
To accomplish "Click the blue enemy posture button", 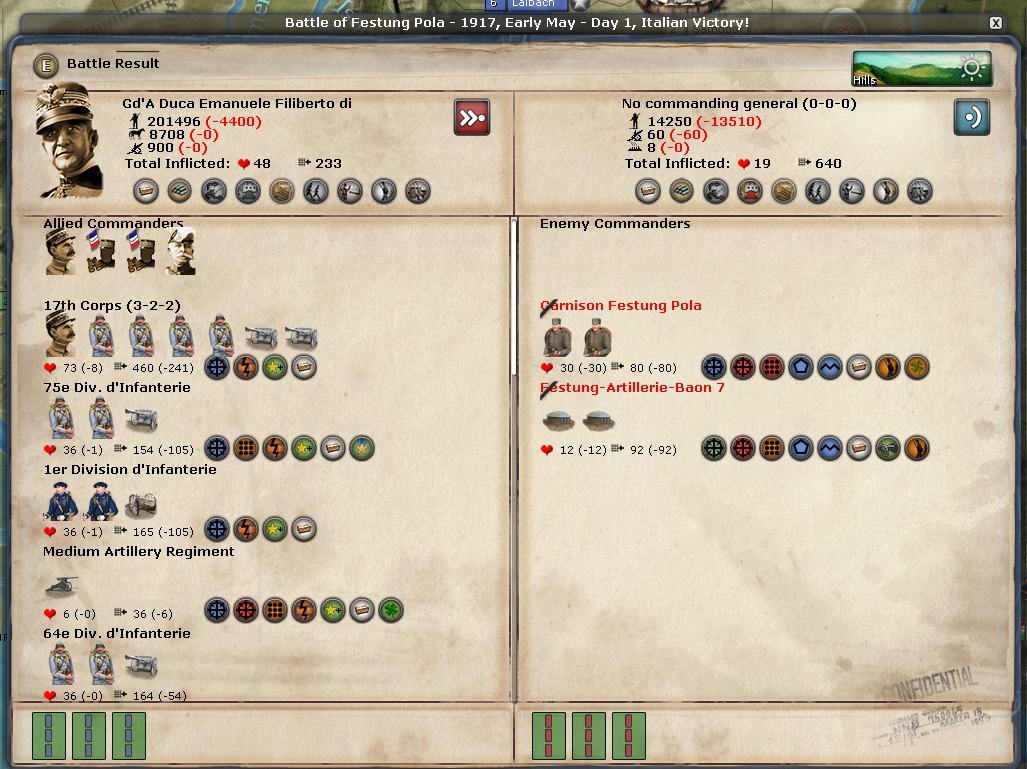I will click(x=971, y=116).
